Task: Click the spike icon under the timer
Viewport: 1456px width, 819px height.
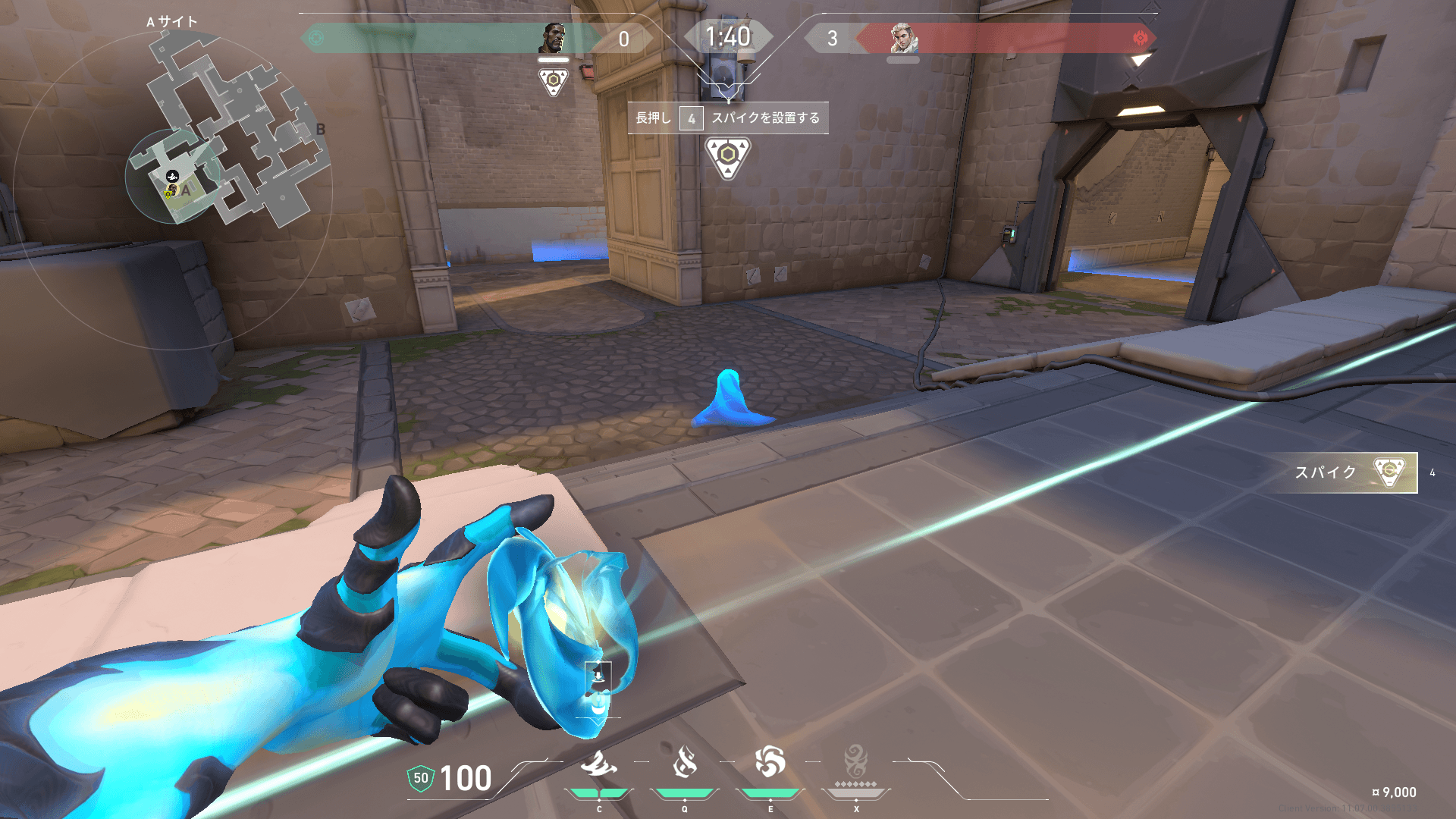Action: [727, 157]
